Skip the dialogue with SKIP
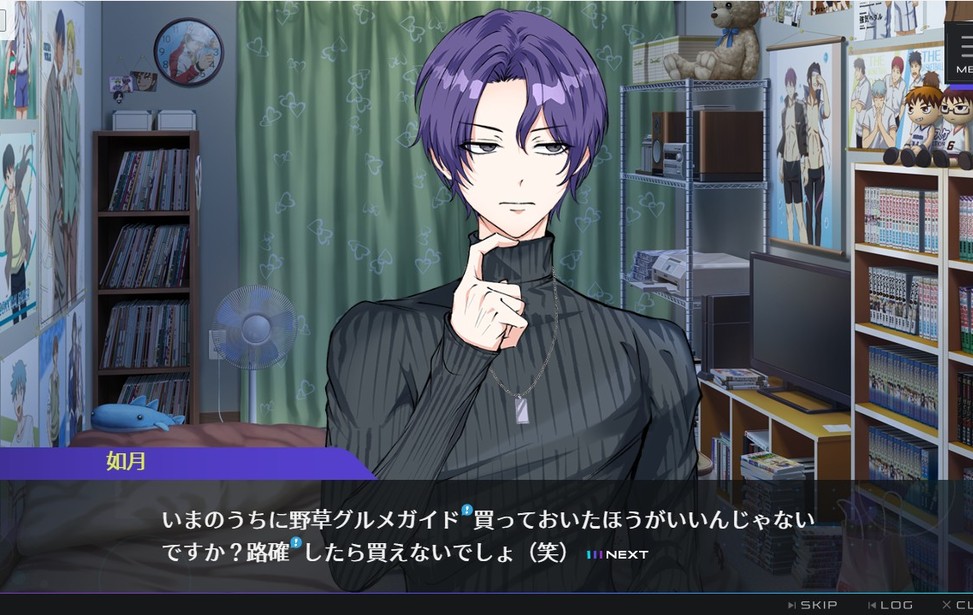Image resolution: width=973 pixels, height=615 pixels. click(x=813, y=605)
